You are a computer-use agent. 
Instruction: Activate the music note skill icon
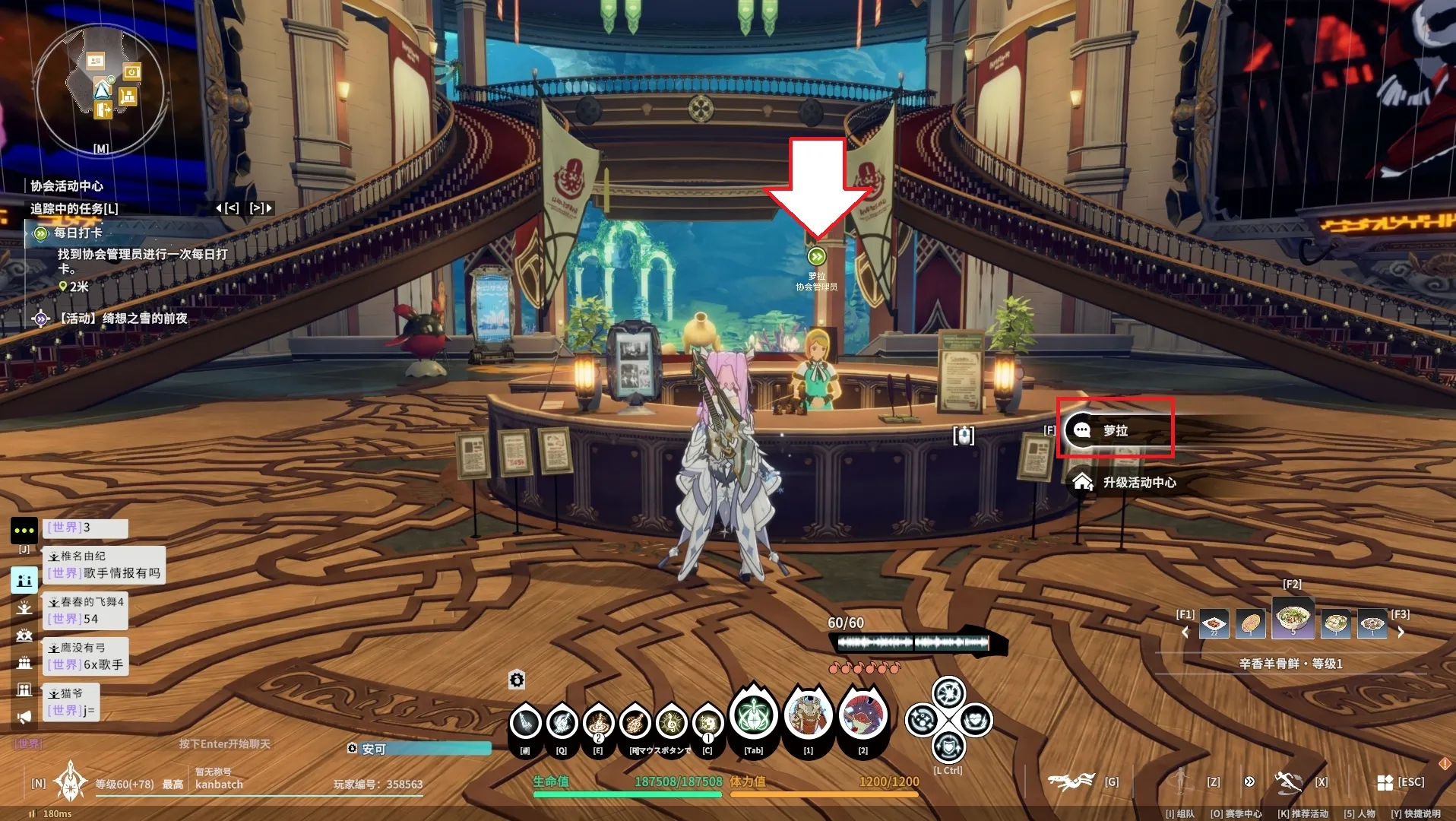click(x=672, y=722)
